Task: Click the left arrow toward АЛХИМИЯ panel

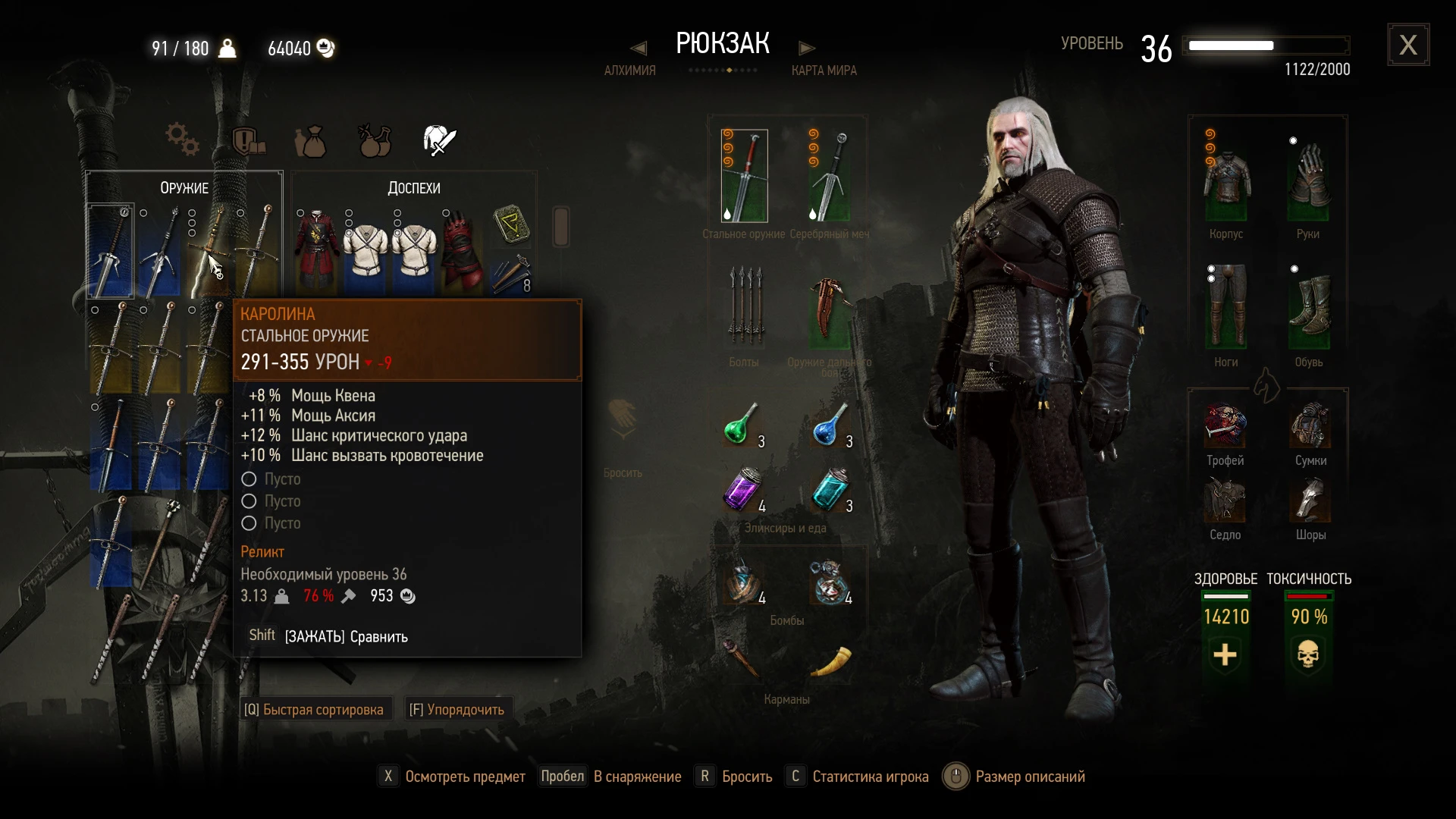Action: click(x=637, y=48)
